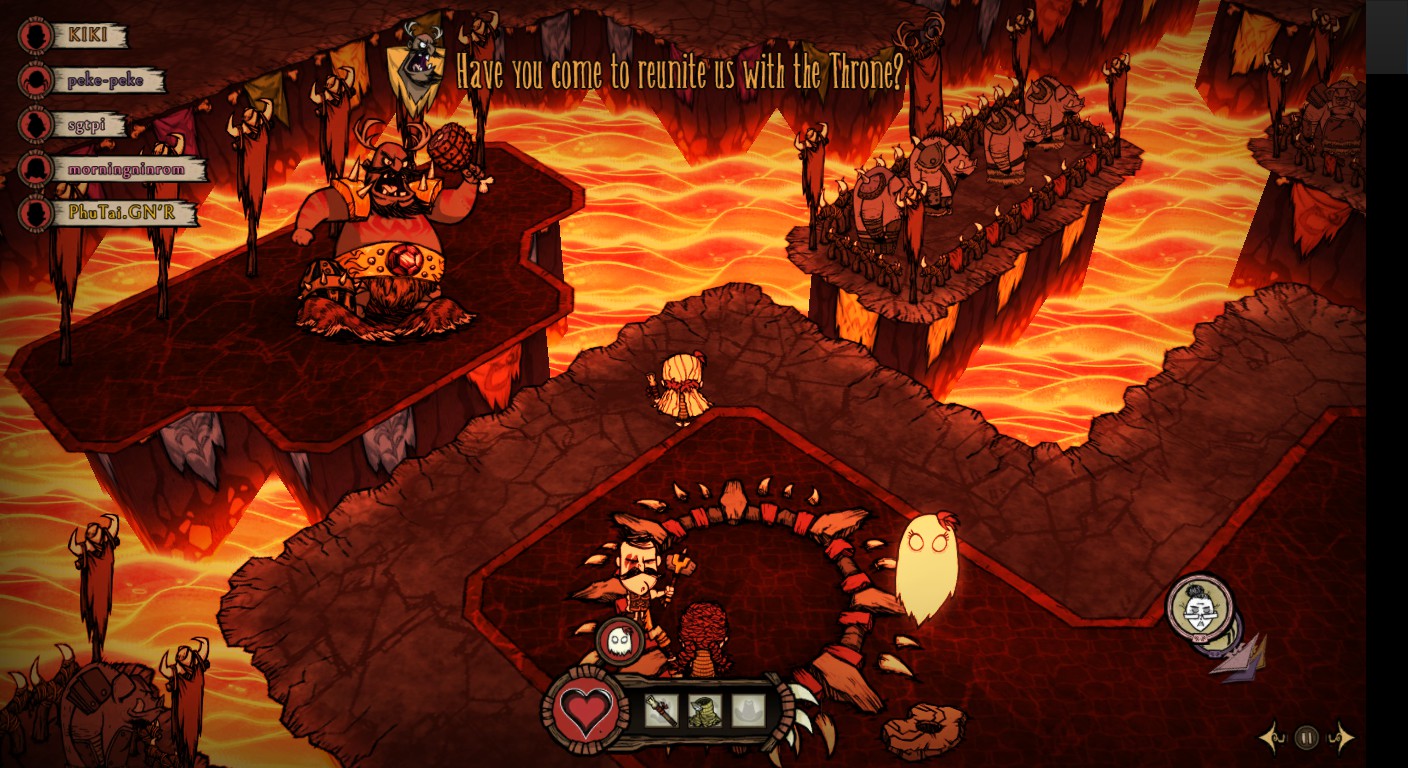
Task: Pause the game with the pause button
Action: 1306,738
